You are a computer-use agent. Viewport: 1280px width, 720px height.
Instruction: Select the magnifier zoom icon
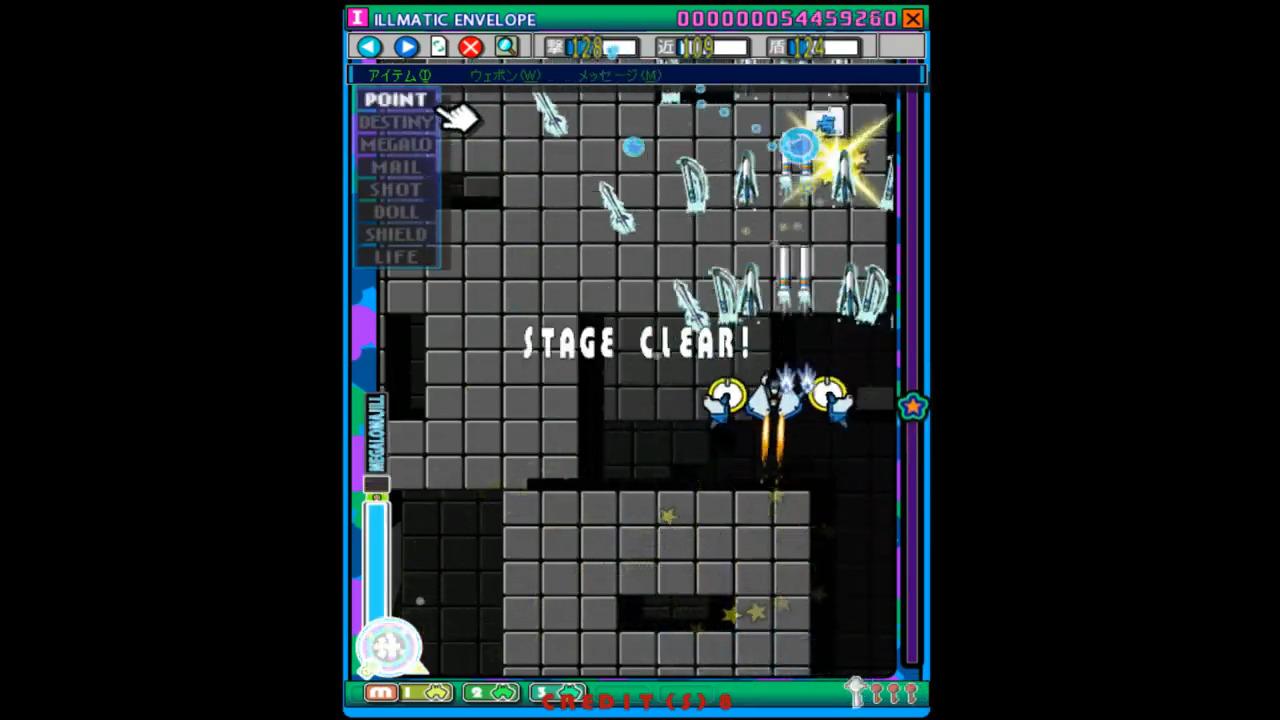505,46
